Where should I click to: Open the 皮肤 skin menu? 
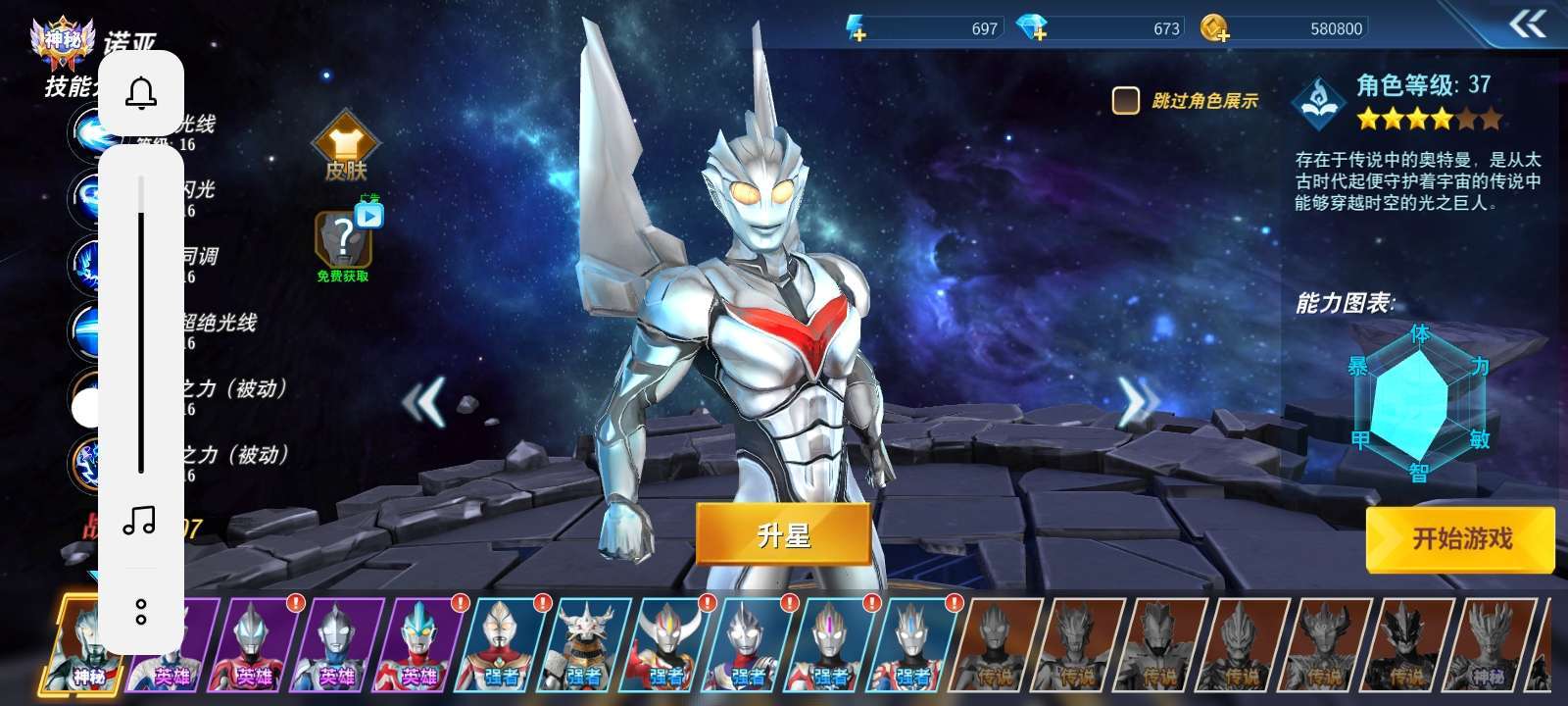point(346,149)
